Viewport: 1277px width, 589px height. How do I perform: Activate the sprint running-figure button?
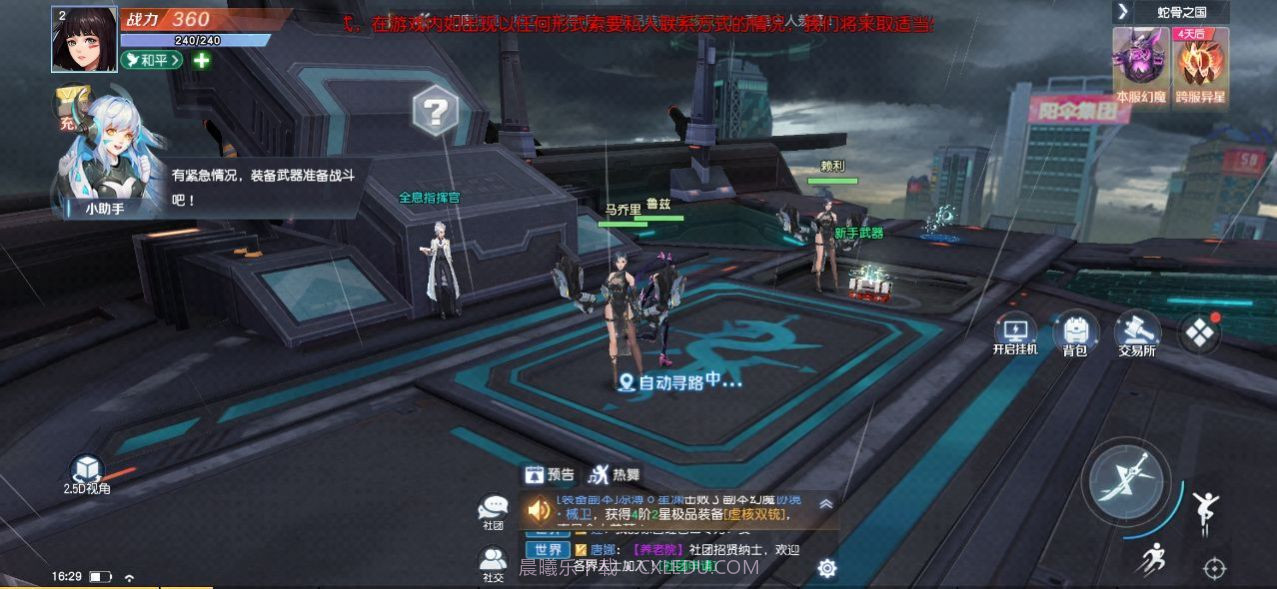[1153, 558]
